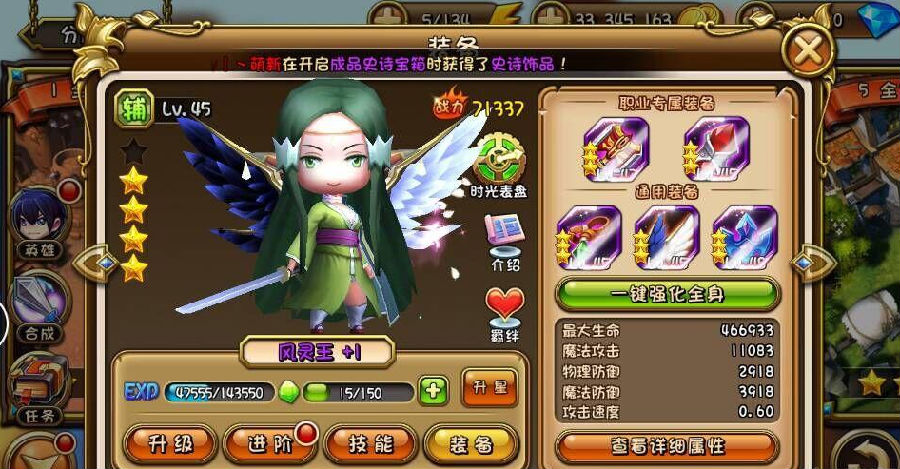The height and width of the screenshot is (469, 900).
Task: Select the red-and-white class exclusive equipment slot
Action: [x=715, y=149]
